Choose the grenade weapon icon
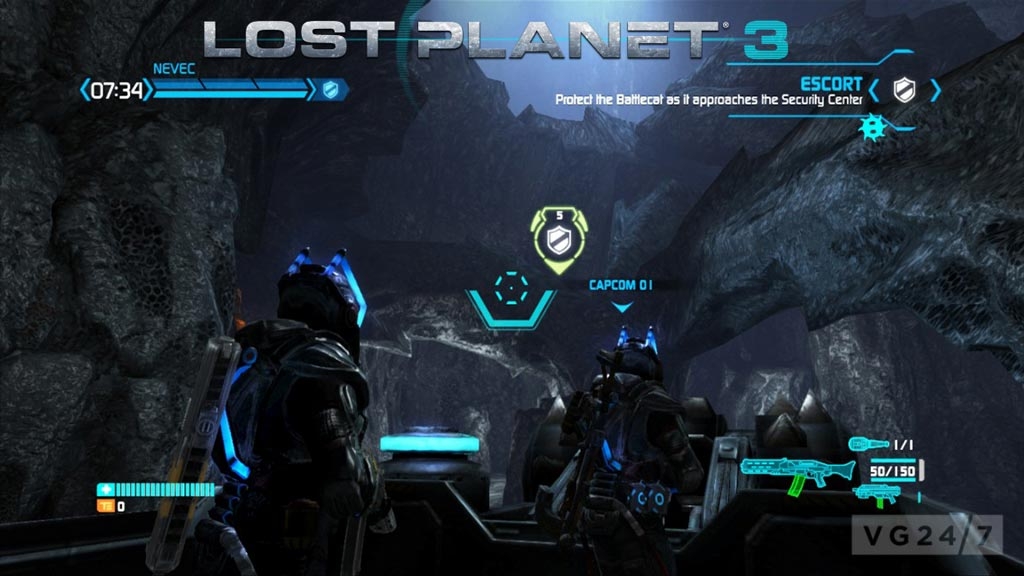Screen dimensions: 1024x576 click(x=866, y=443)
